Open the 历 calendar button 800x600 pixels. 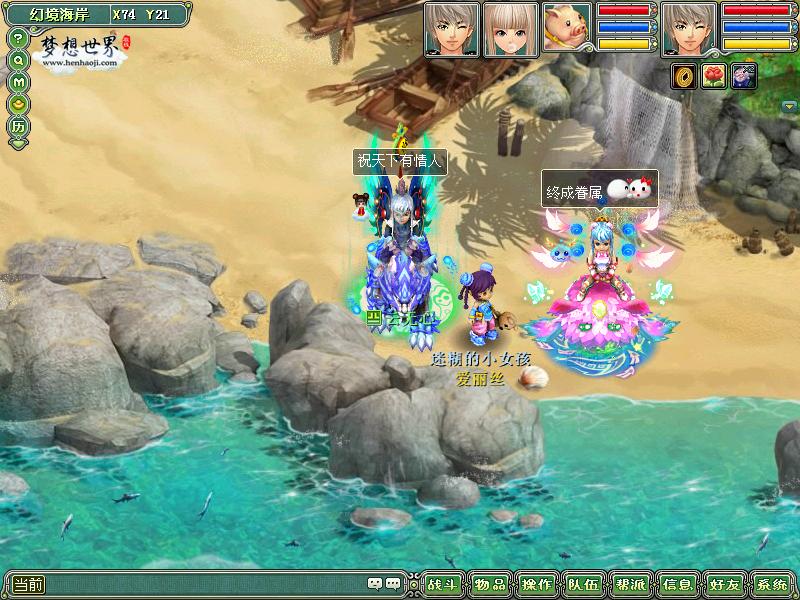tap(18, 127)
